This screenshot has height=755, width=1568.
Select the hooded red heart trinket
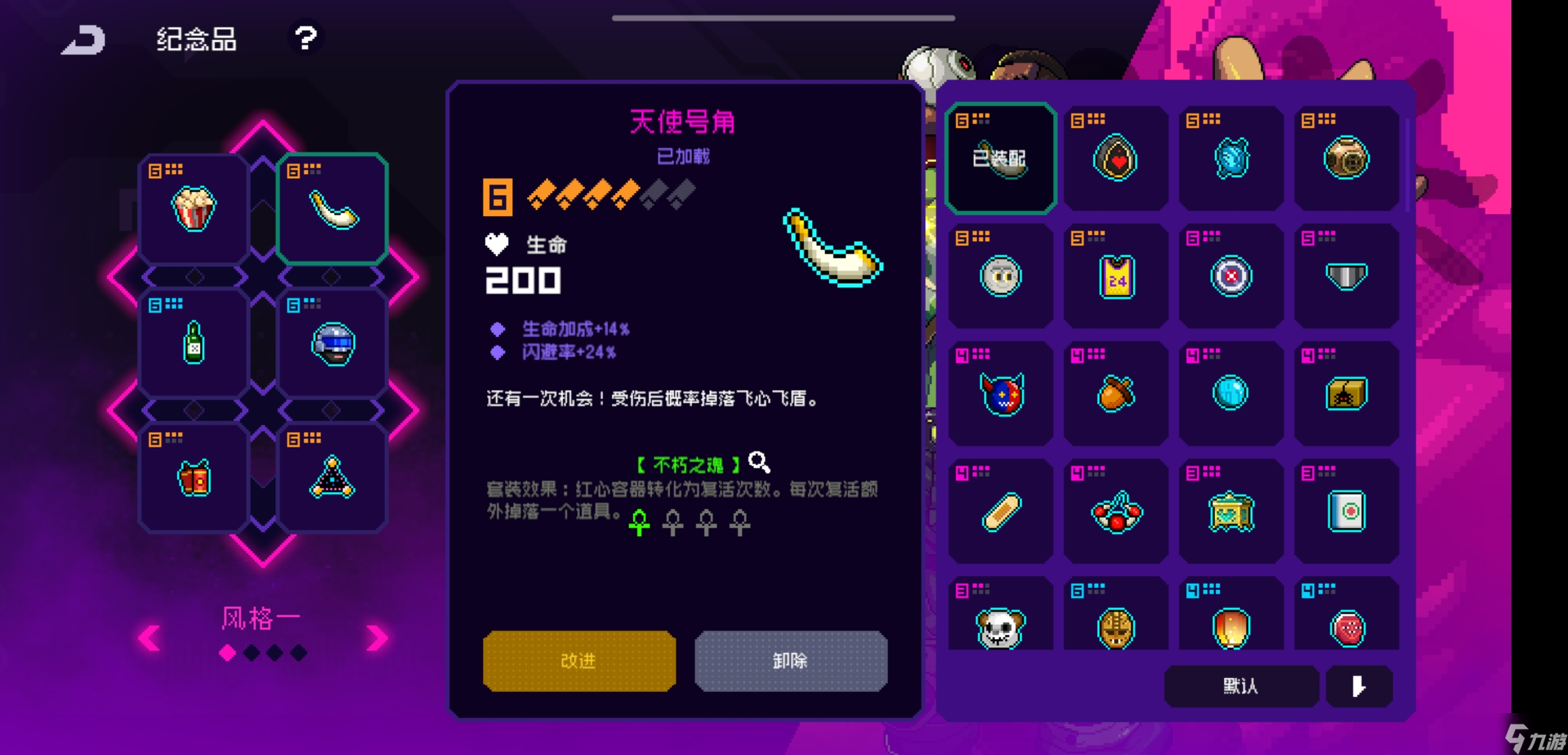tap(1115, 157)
